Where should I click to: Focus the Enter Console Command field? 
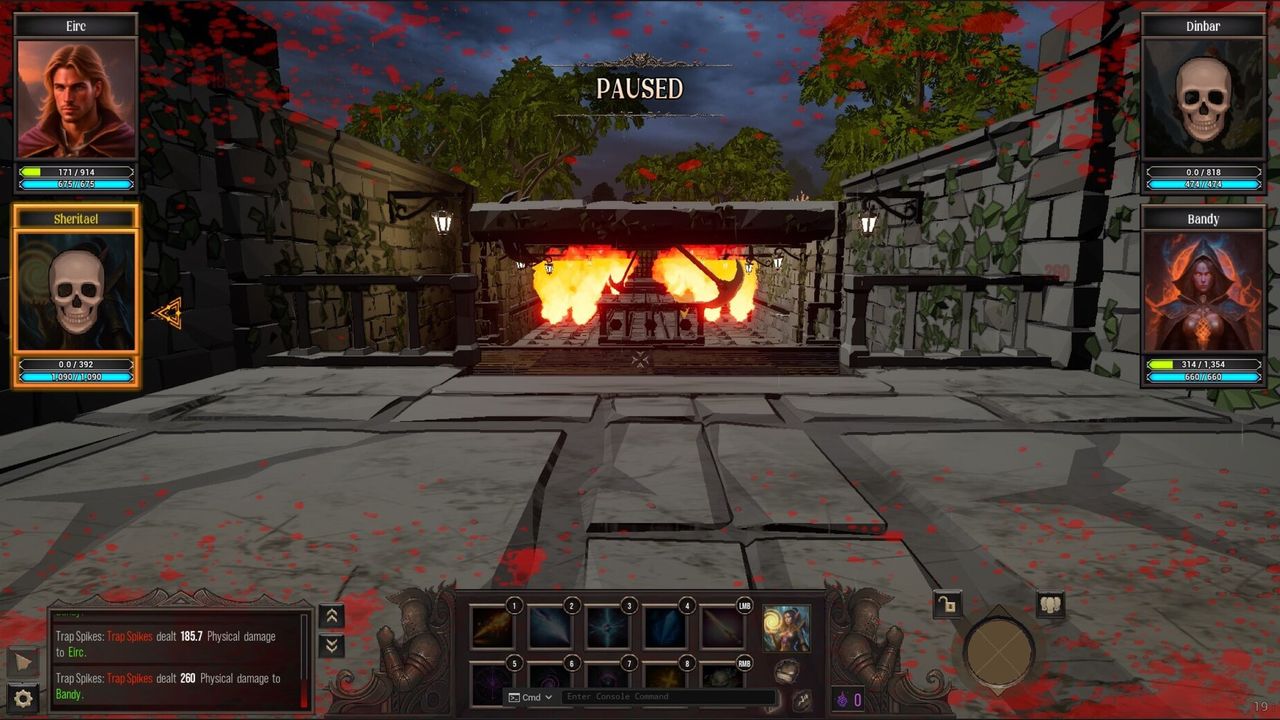[668, 697]
